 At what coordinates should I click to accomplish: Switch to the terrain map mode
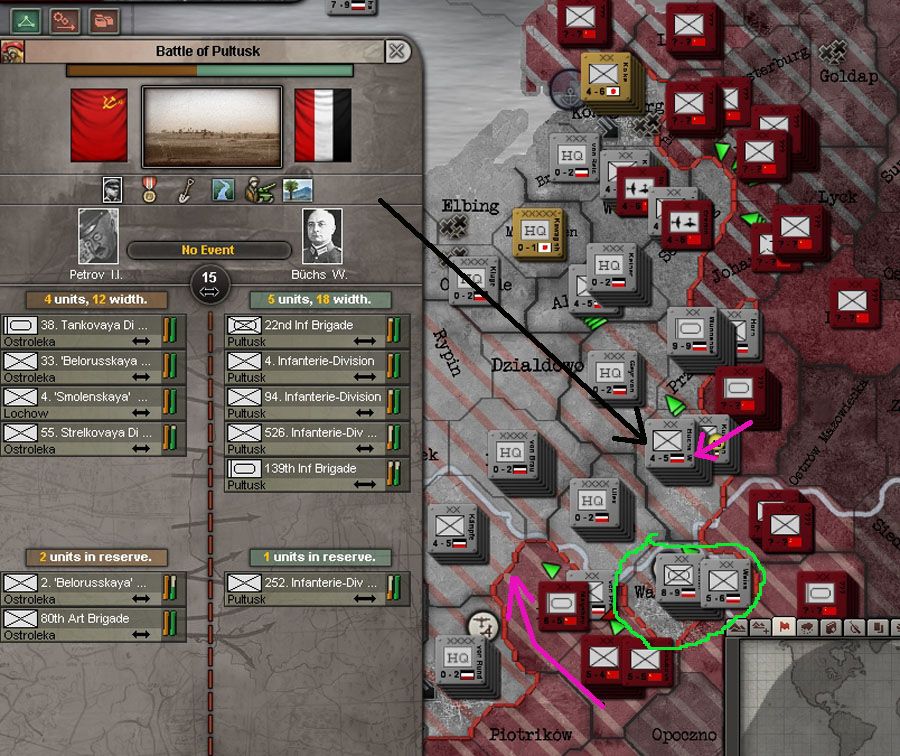[762, 627]
